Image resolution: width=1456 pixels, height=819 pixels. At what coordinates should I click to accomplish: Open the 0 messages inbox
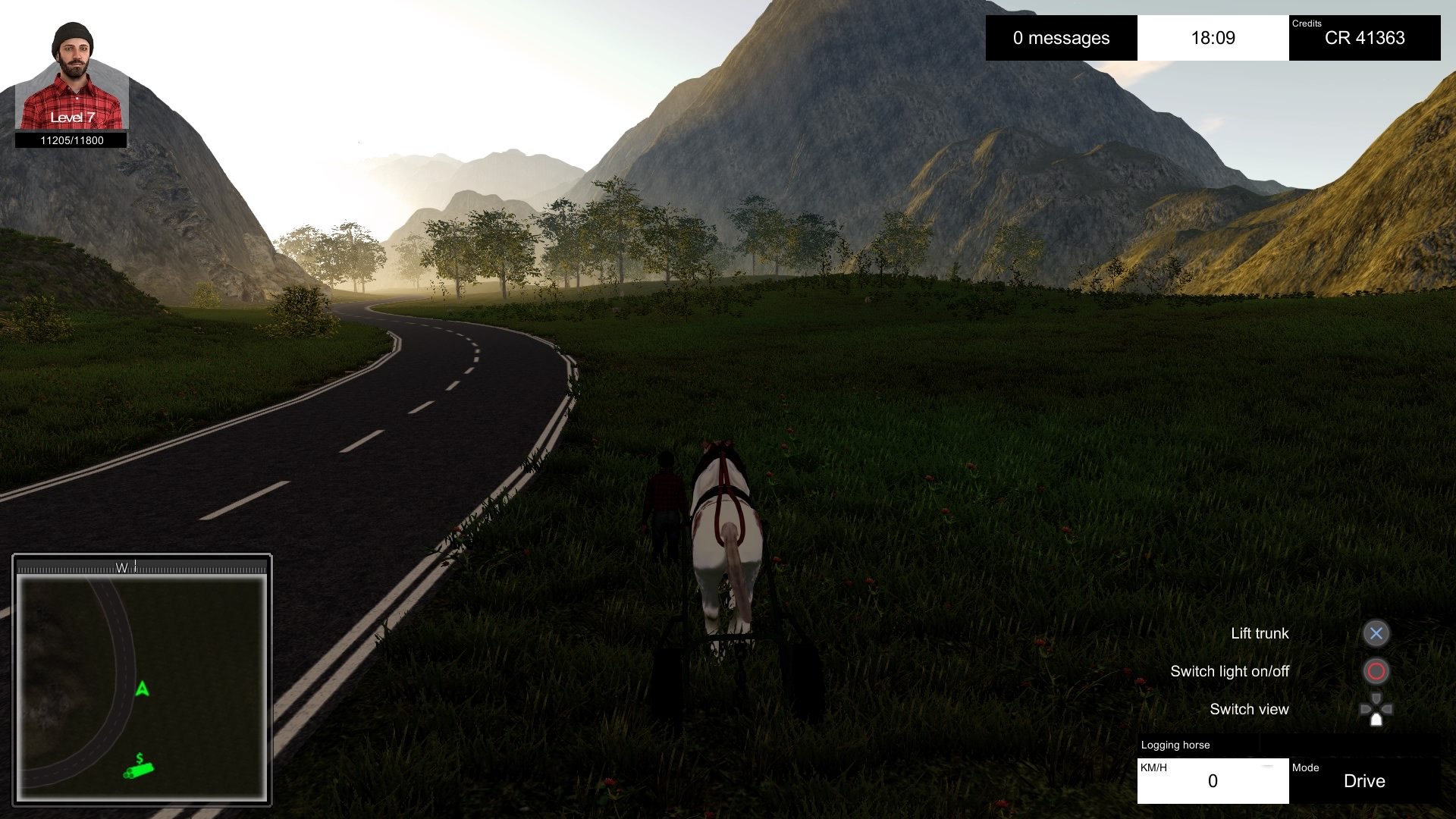pos(1061,38)
